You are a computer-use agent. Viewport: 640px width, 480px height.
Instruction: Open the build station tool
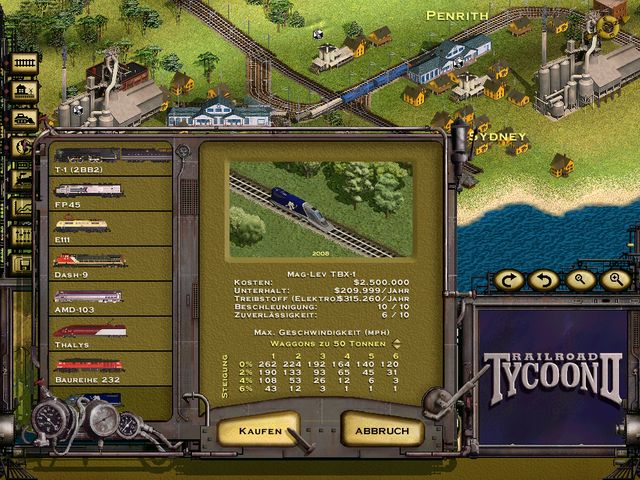tap(23, 91)
